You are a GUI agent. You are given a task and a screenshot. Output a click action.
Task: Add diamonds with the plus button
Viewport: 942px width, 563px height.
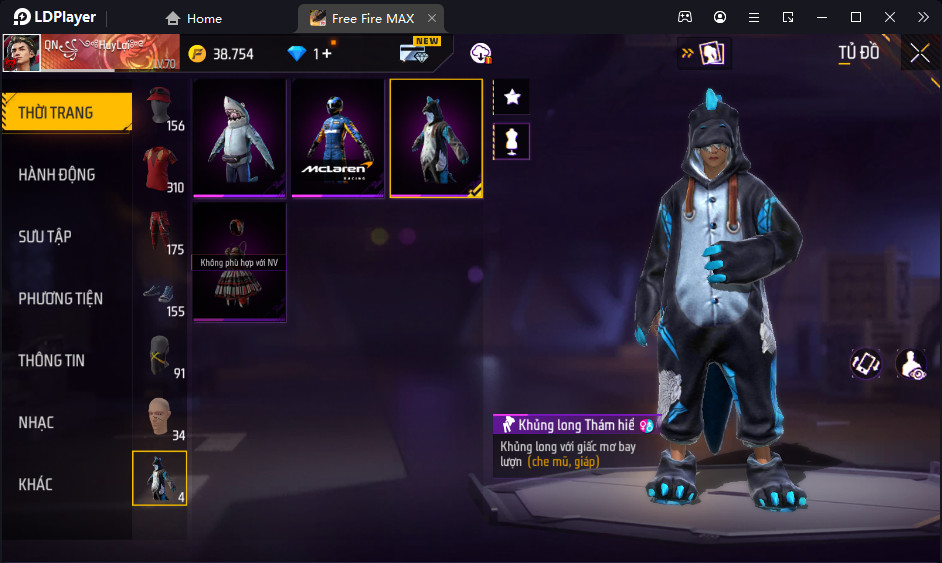click(x=327, y=54)
